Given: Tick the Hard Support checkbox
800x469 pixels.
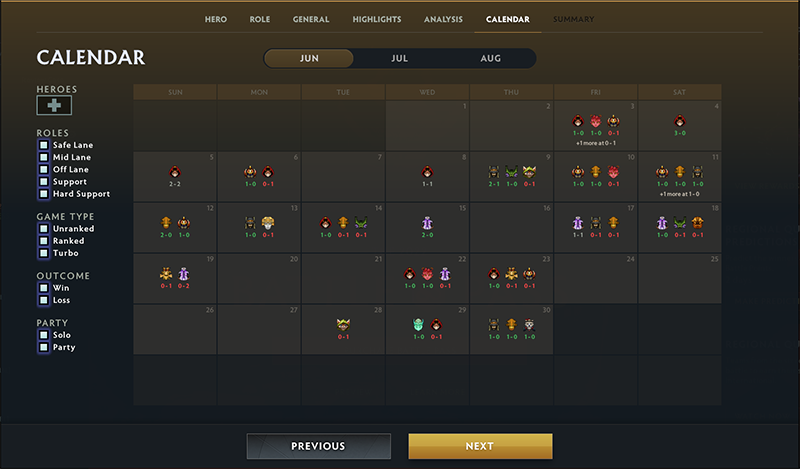Looking at the screenshot, I should point(44,194).
